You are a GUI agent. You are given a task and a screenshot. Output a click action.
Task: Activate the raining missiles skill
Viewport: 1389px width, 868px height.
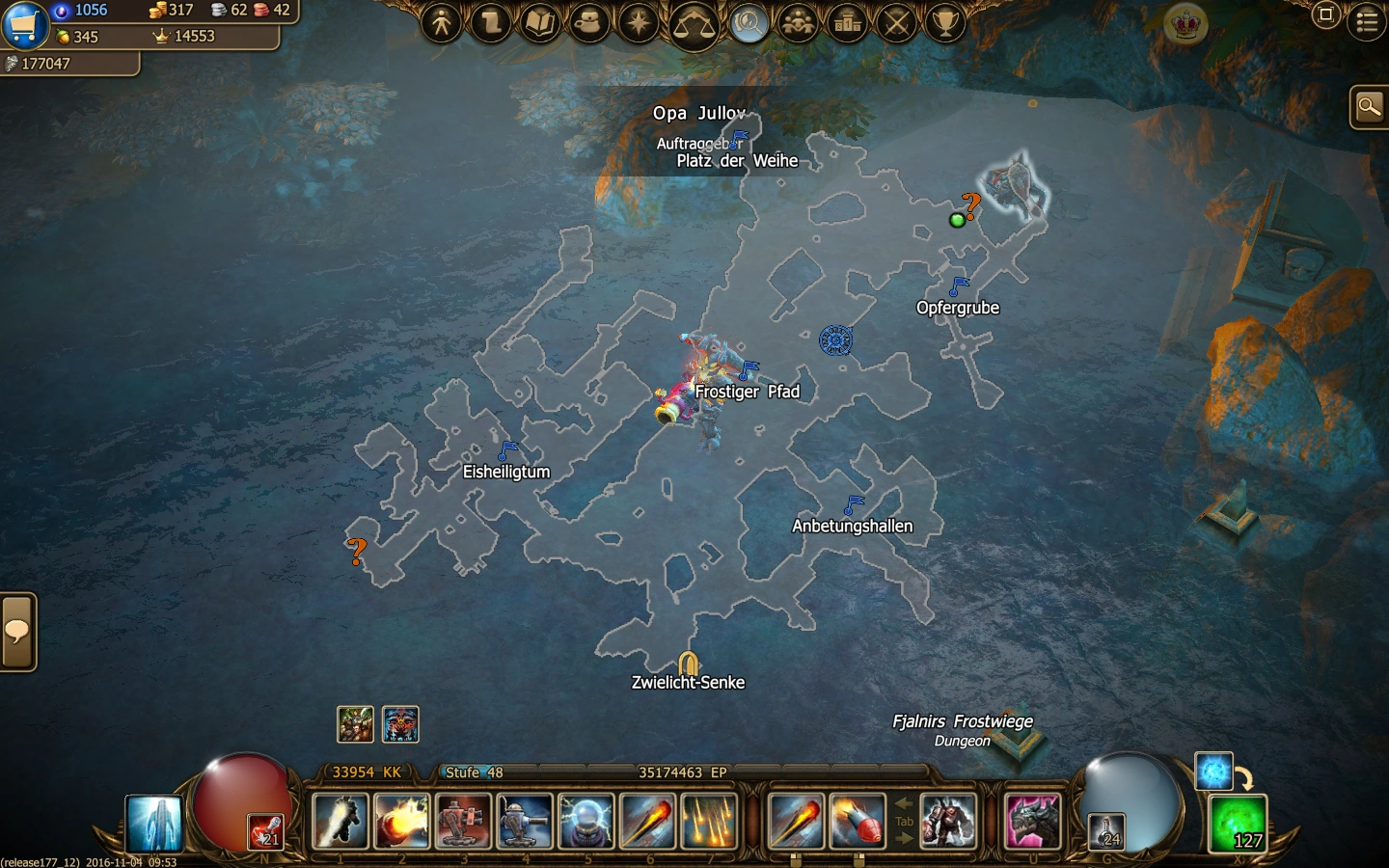709,821
